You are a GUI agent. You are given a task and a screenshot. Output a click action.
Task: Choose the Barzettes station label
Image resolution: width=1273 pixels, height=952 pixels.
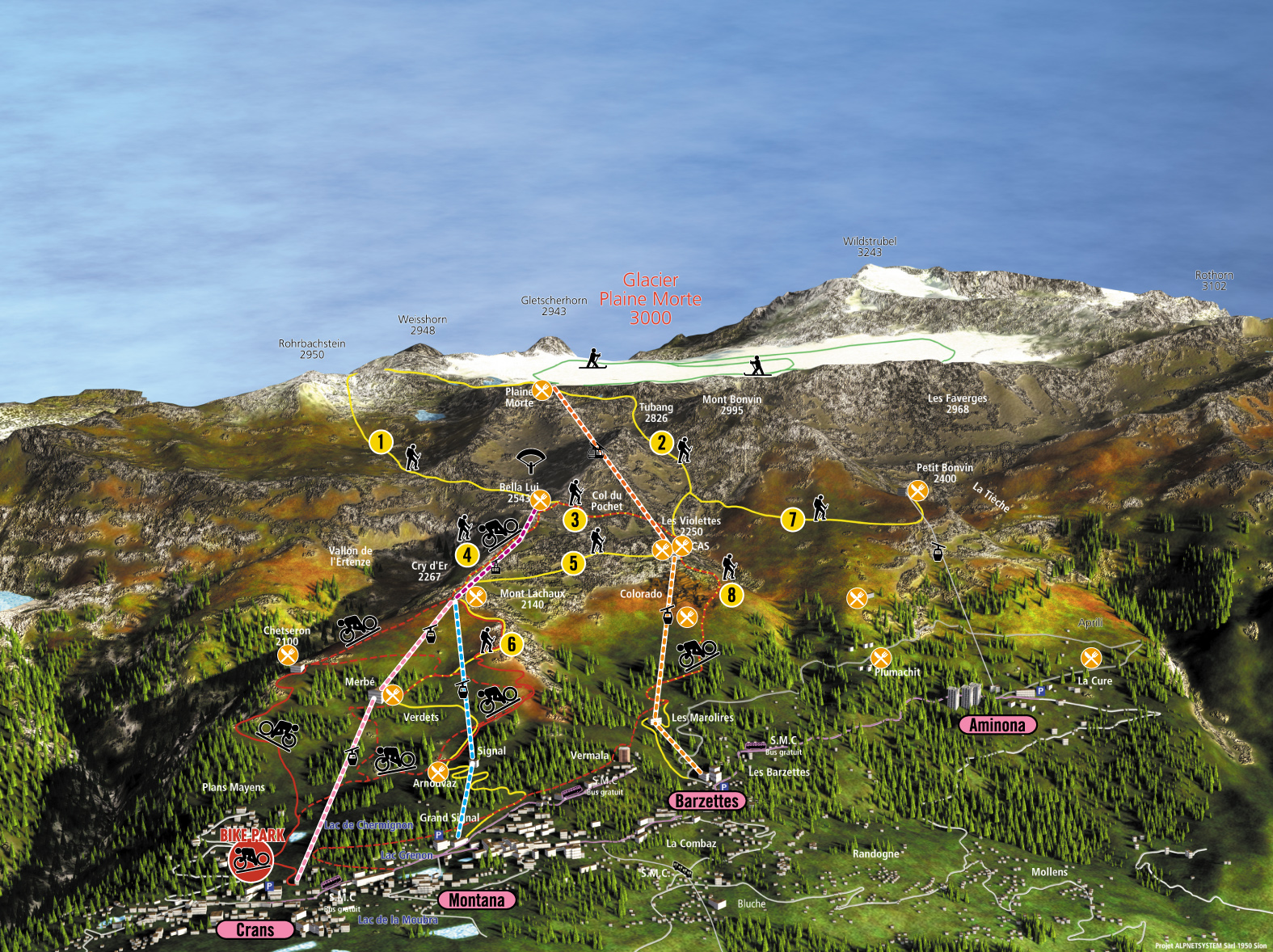pos(706,801)
